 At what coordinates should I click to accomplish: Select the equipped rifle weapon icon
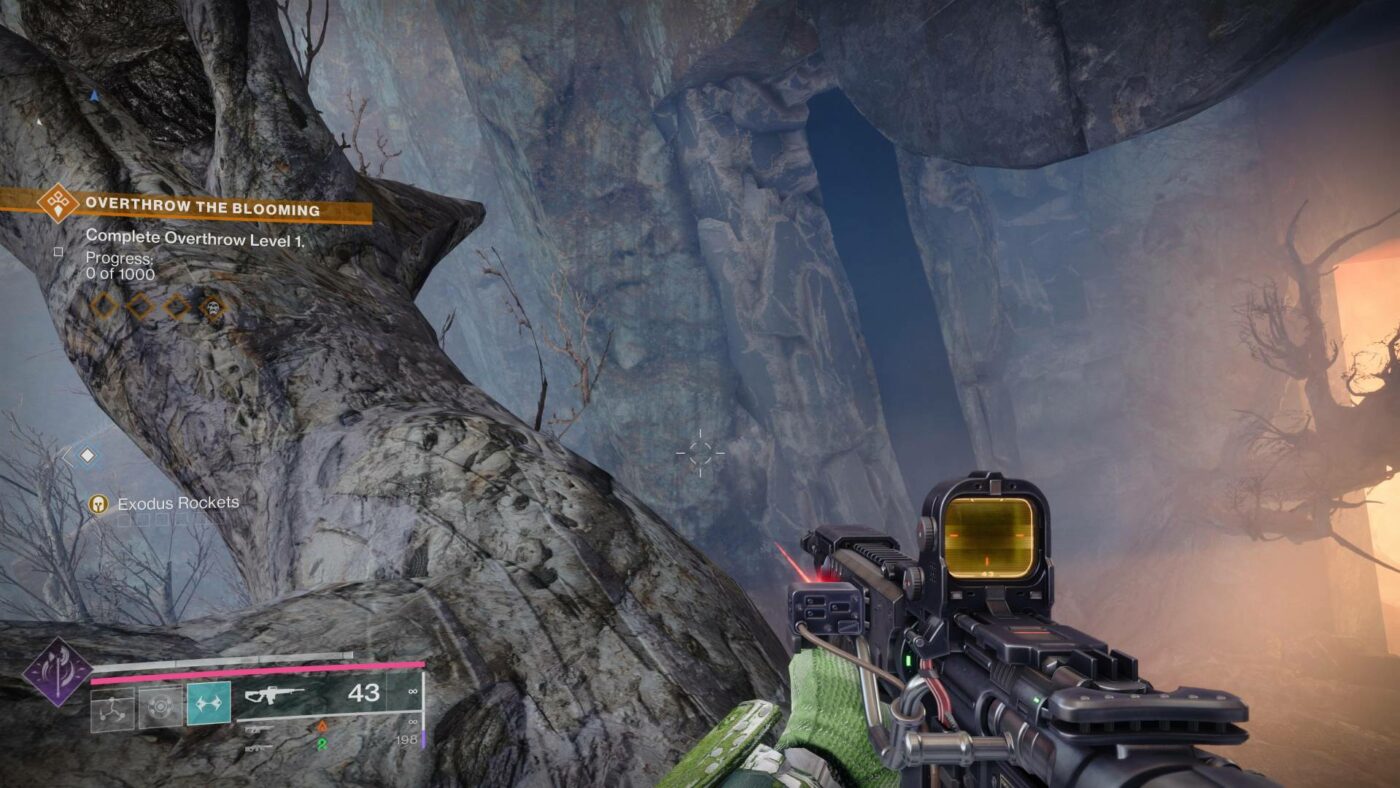tap(273, 696)
